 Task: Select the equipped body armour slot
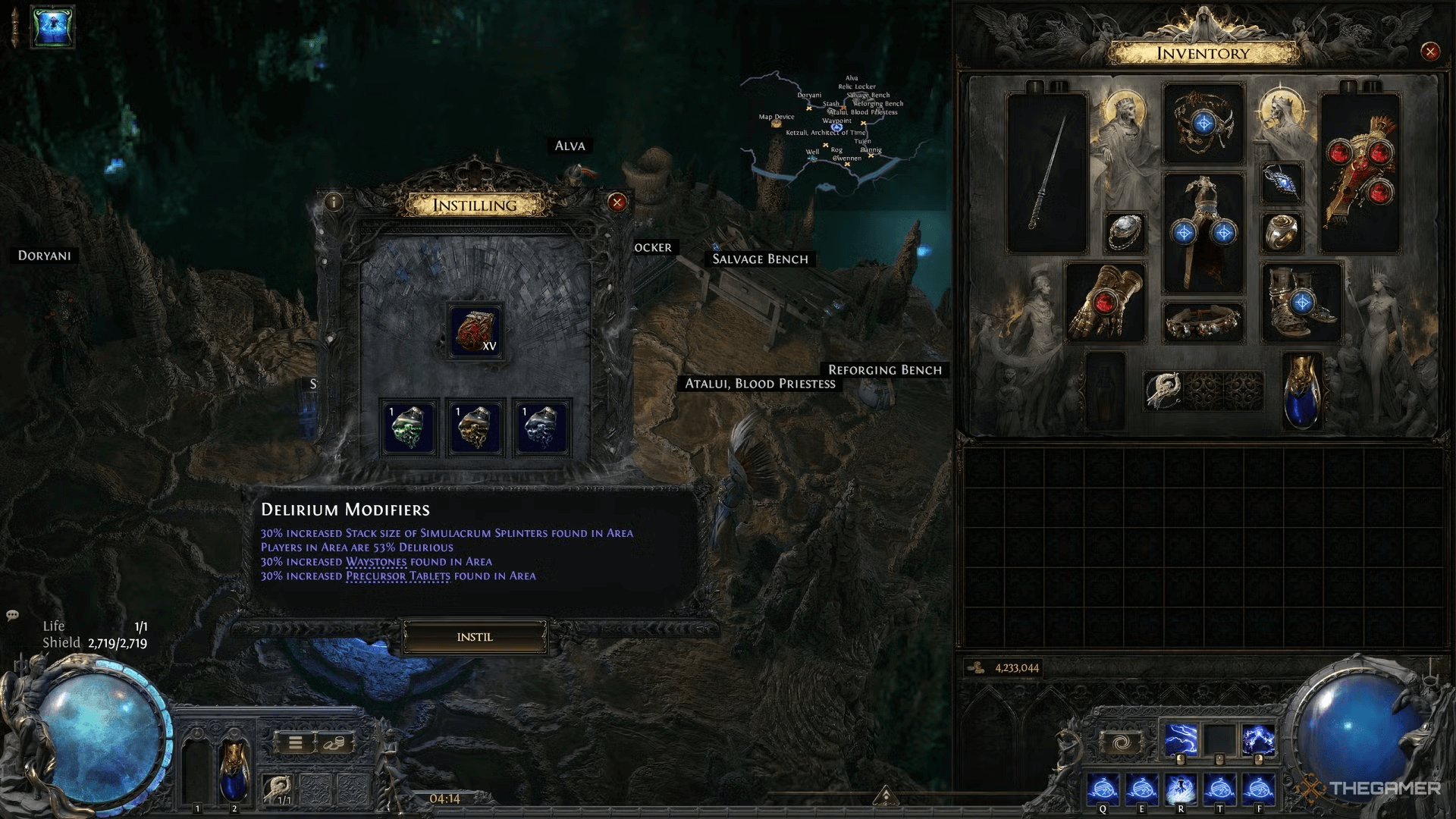tap(1203, 232)
